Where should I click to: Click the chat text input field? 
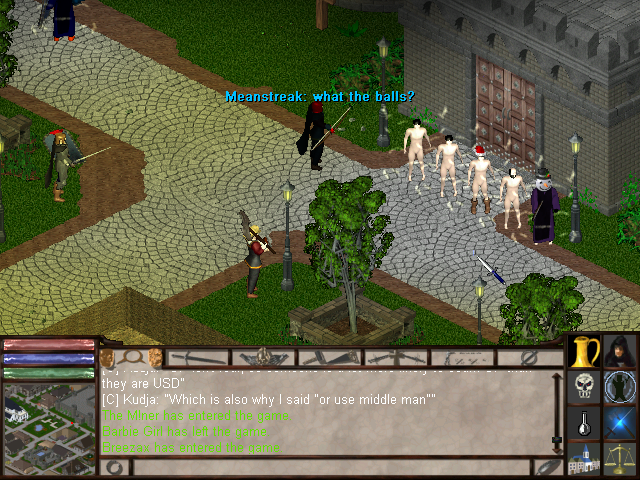(x=330, y=467)
